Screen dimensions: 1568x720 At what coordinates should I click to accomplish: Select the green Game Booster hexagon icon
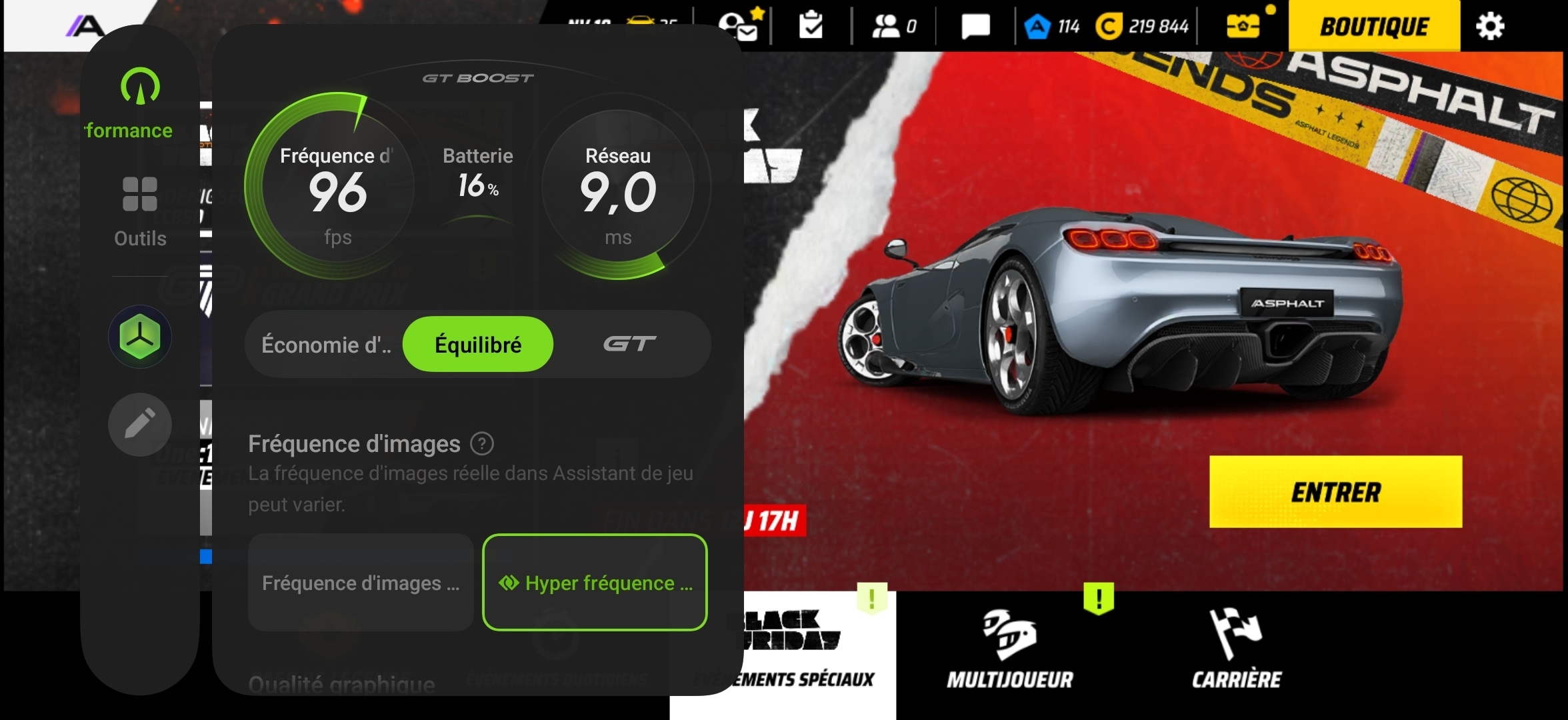pos(139,337)
